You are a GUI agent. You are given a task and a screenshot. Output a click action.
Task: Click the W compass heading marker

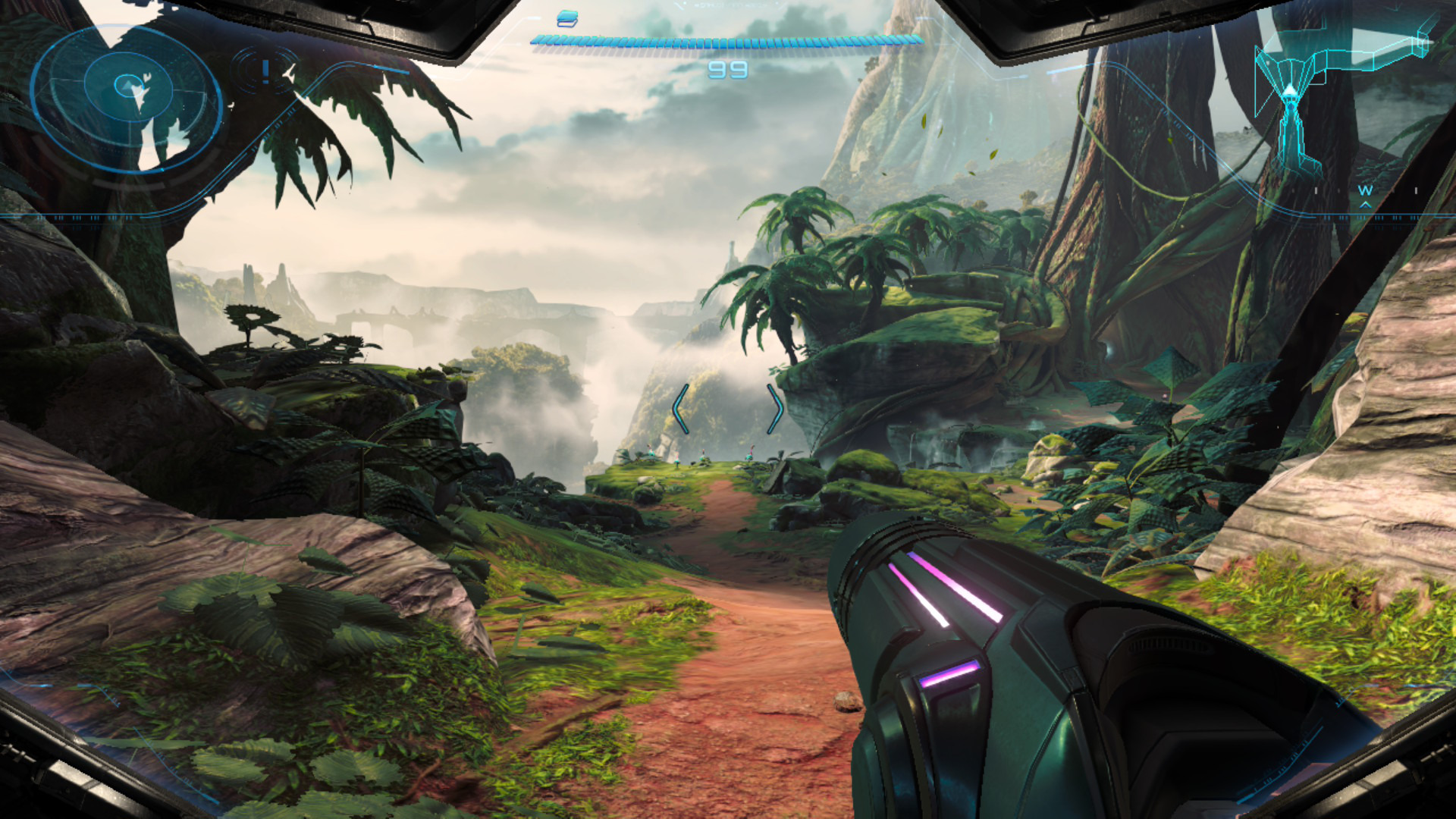[1365, 190]
